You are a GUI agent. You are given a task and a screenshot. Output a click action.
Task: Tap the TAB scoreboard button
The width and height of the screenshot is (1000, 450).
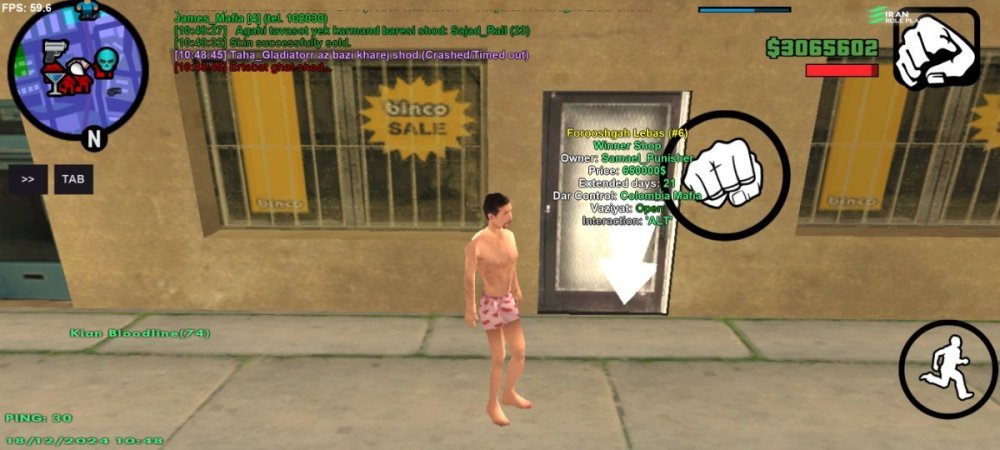pyautogui.click(x=73, y=179)
